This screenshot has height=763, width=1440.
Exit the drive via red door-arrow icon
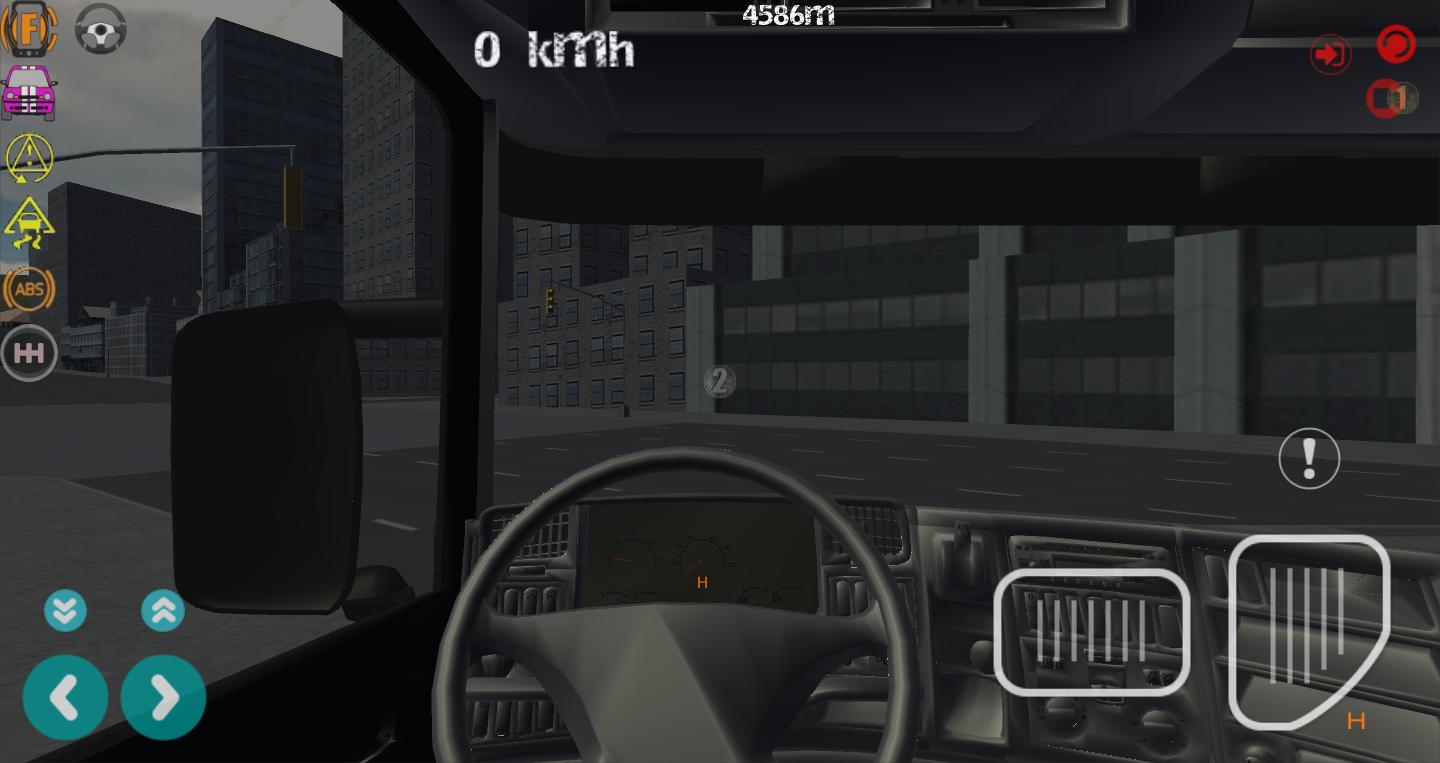1330,54
